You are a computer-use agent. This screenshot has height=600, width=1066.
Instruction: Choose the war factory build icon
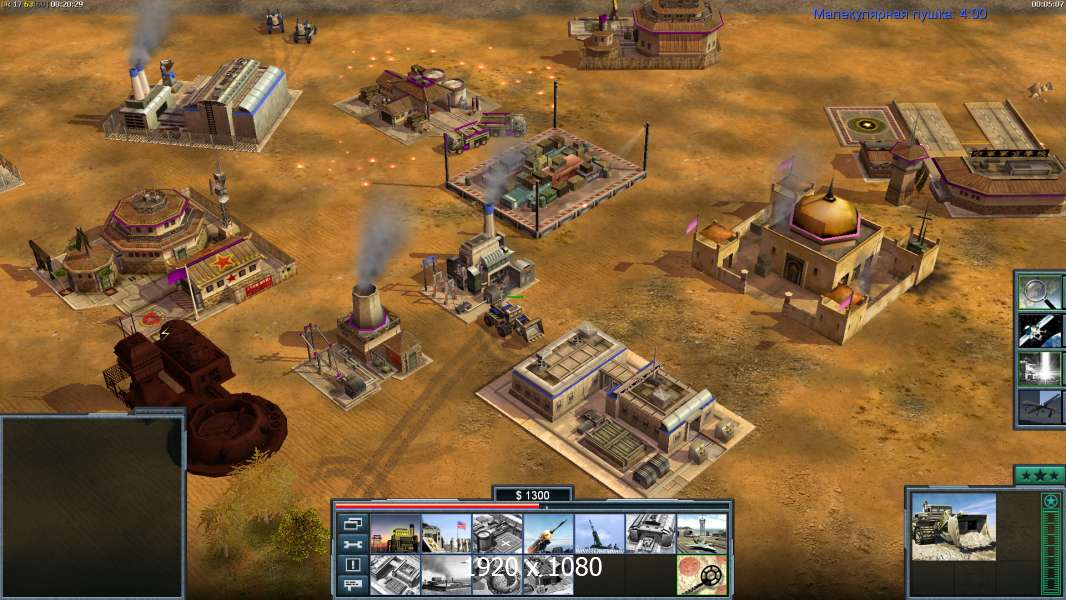tap(650, 534)
